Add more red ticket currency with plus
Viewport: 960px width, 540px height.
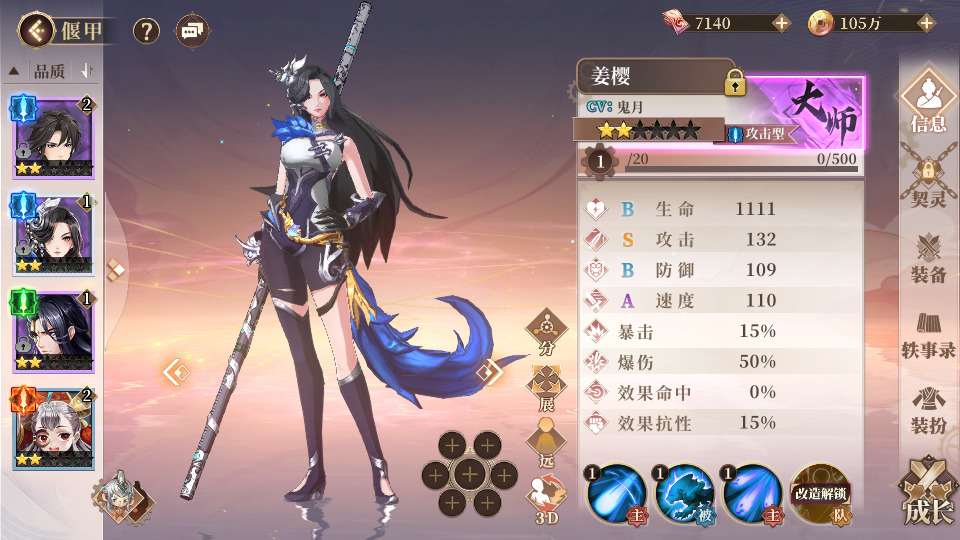coord(781,23)
